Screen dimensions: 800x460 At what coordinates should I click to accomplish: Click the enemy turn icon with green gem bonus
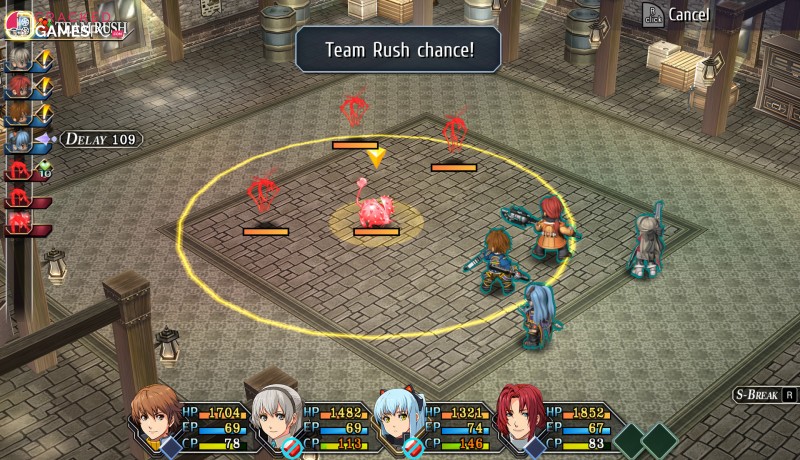click(x=20, y=169)
